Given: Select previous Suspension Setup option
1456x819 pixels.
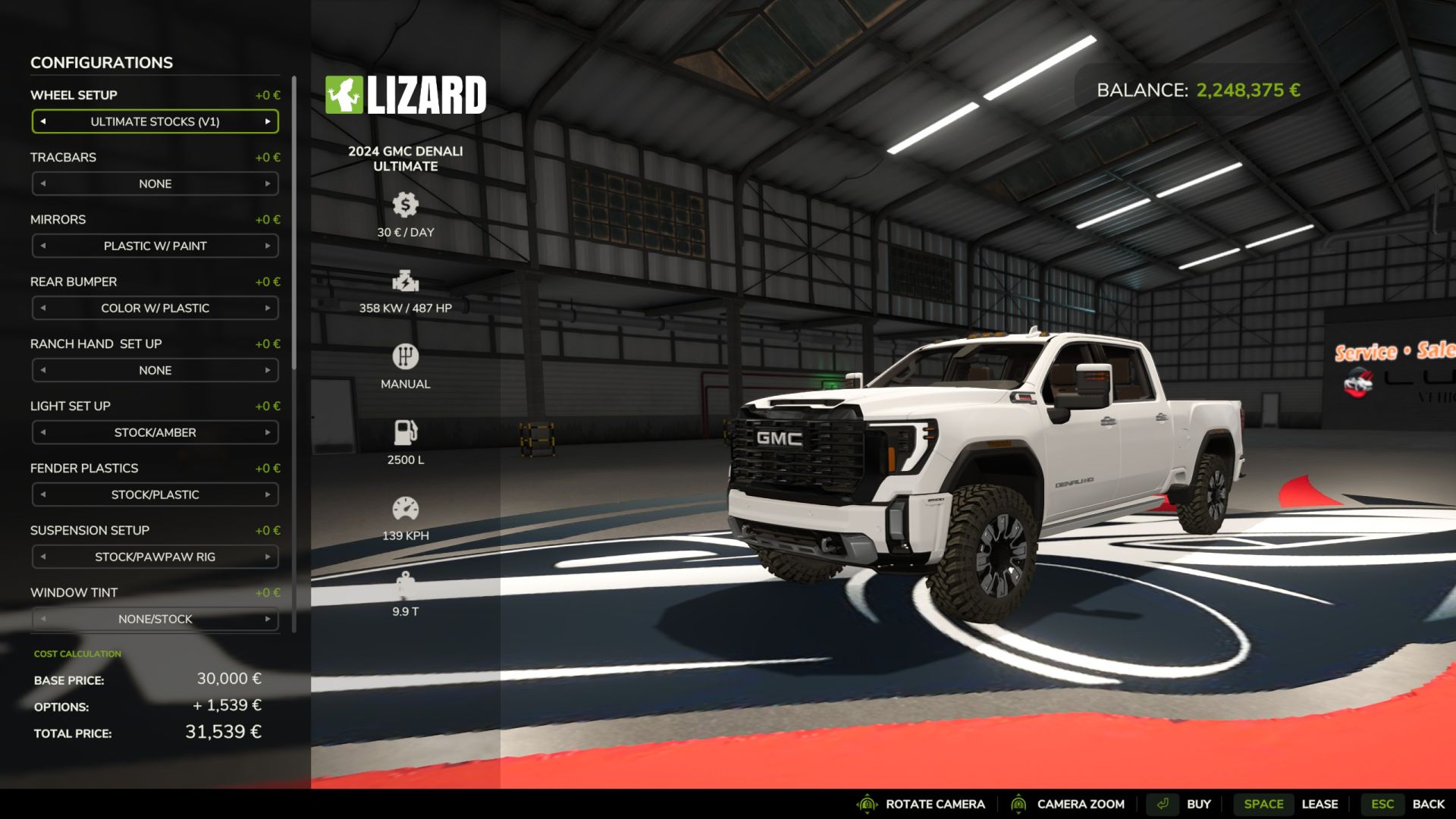Looking at the screenshot, I should [x=43, y=557].
